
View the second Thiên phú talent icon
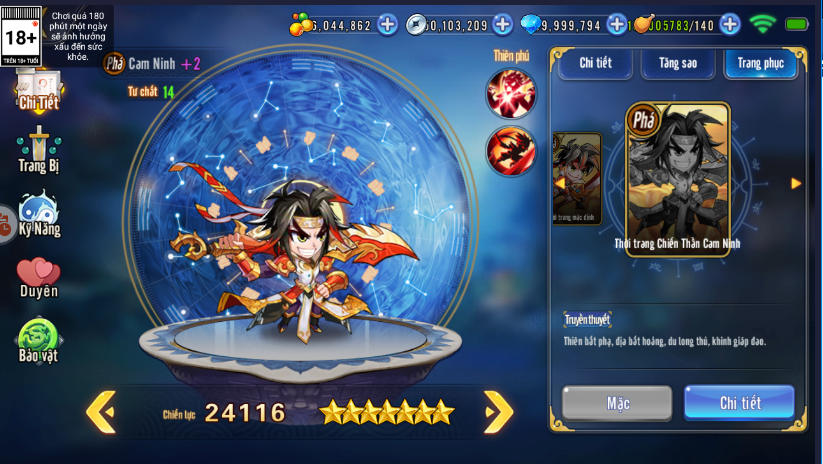tap(511, 150)
